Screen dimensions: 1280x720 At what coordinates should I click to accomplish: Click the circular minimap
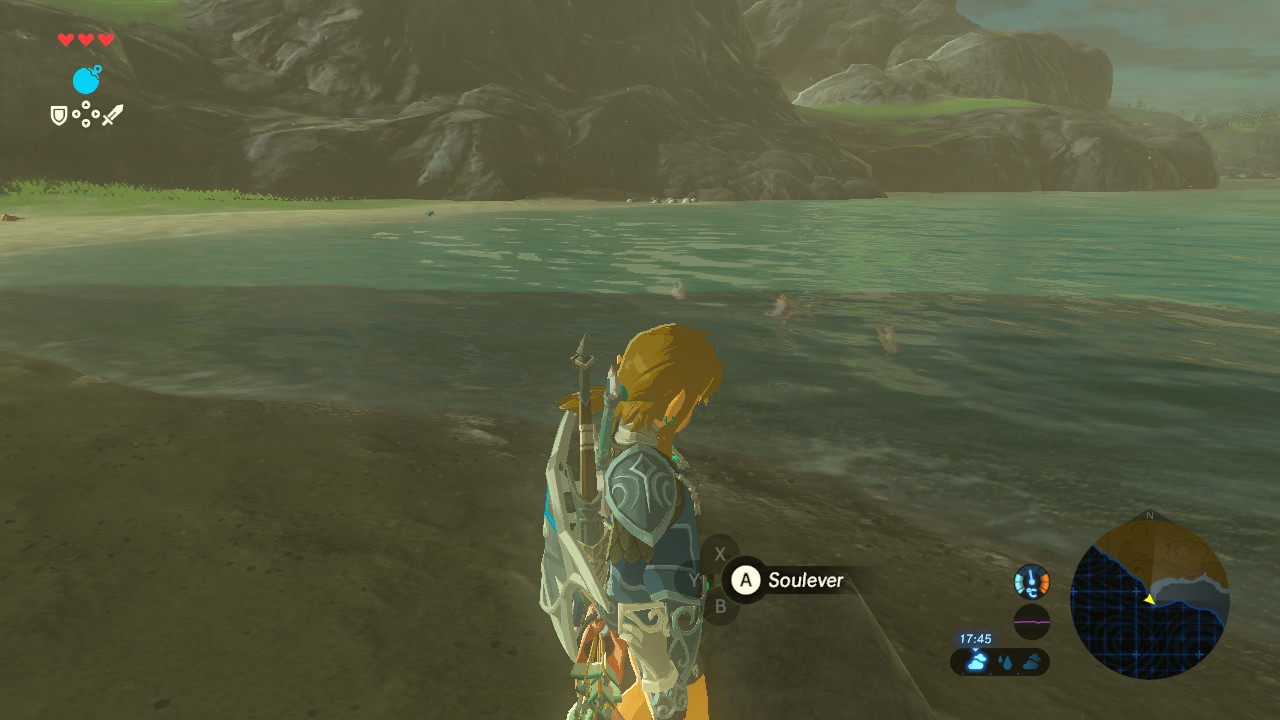pos(1149,599)
